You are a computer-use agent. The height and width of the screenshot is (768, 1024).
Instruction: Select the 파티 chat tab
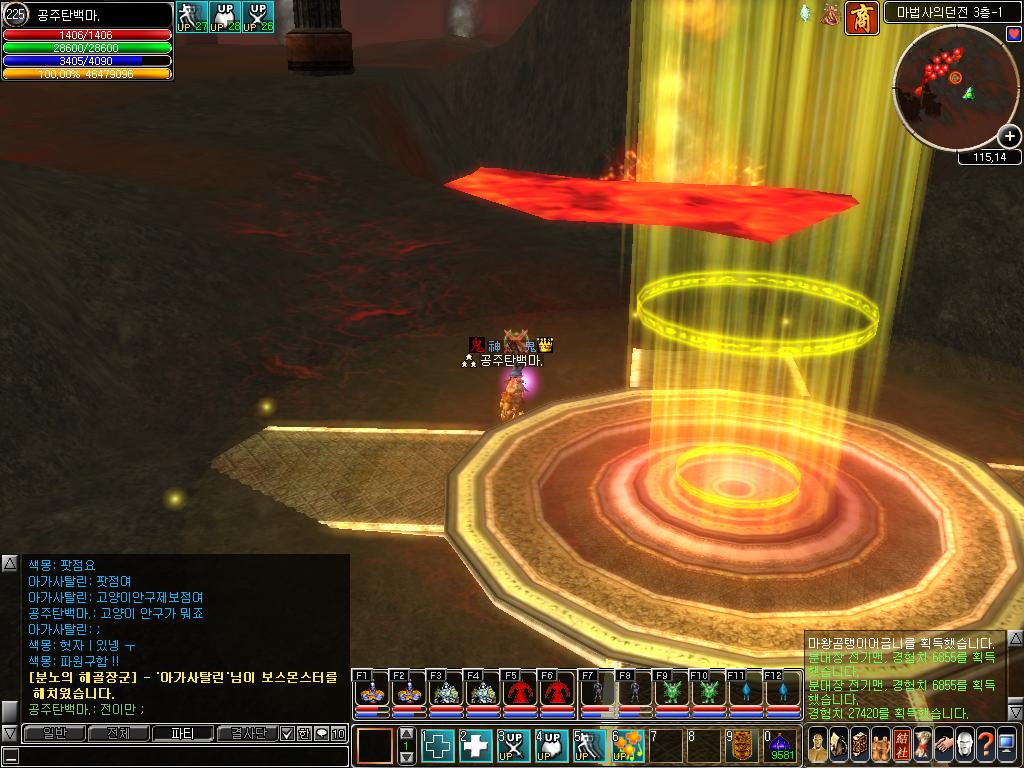point(181,733)
